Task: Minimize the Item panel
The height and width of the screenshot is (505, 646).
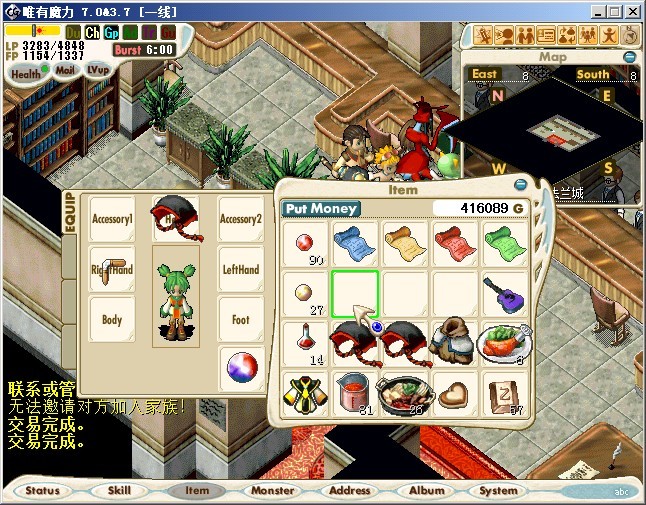Action: (x=521, y=185)
